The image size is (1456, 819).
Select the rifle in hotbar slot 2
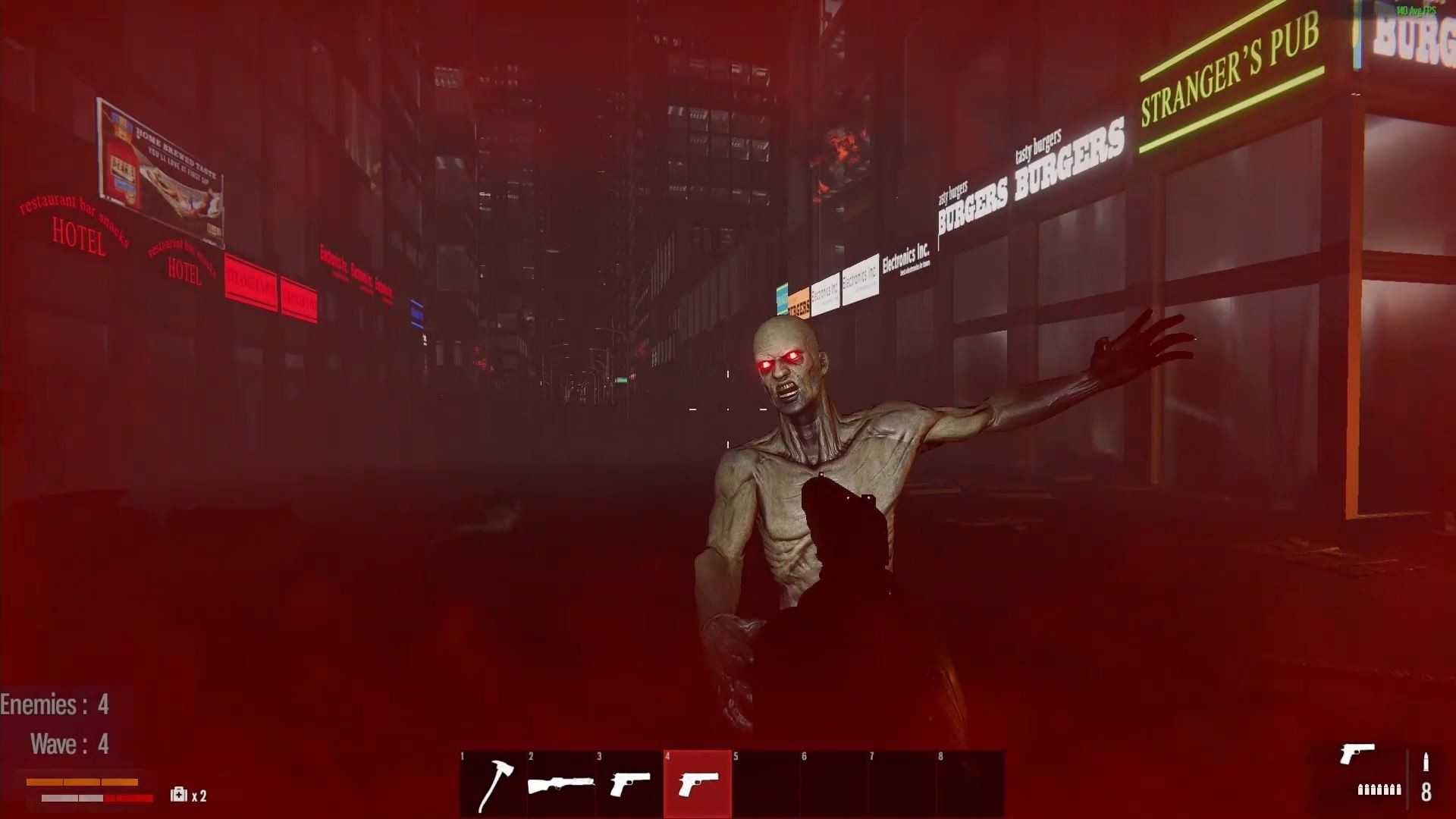(560, 785)
